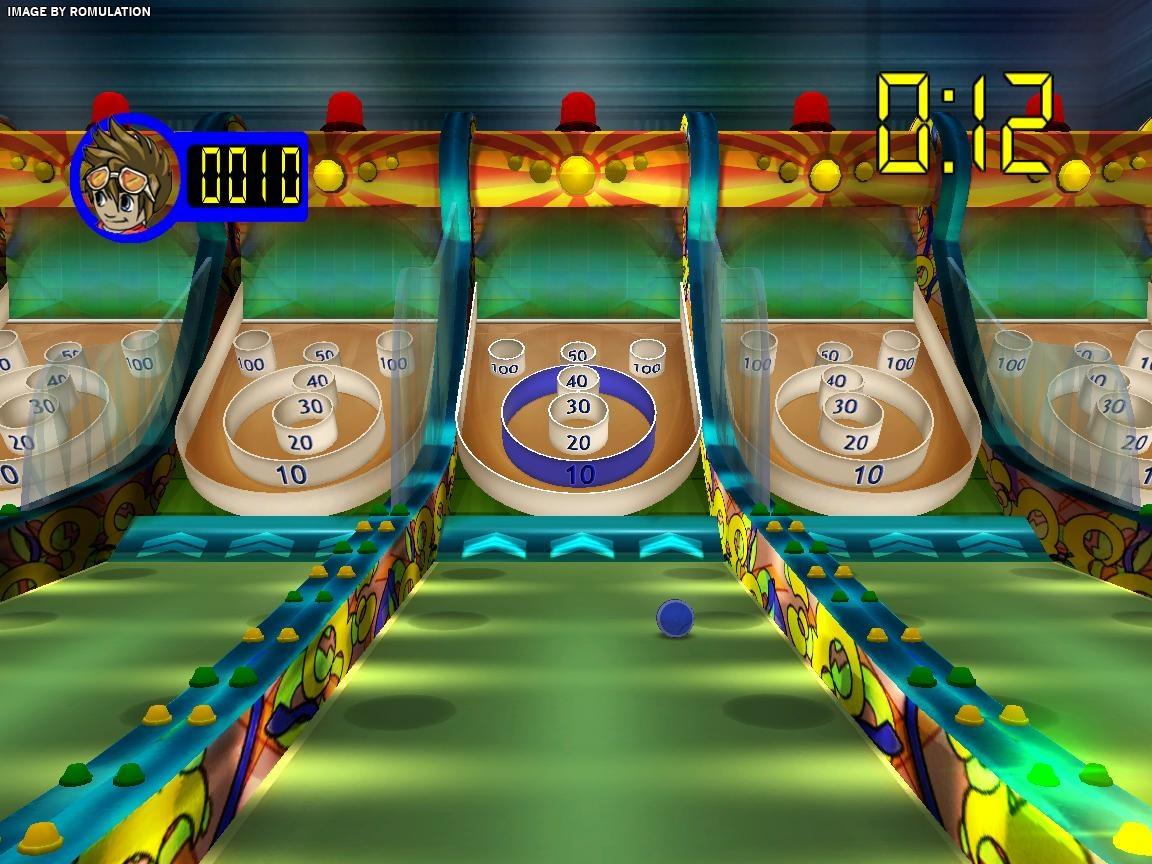
Task: Click the spiky-haired player portrait
Action: (124, 180)
